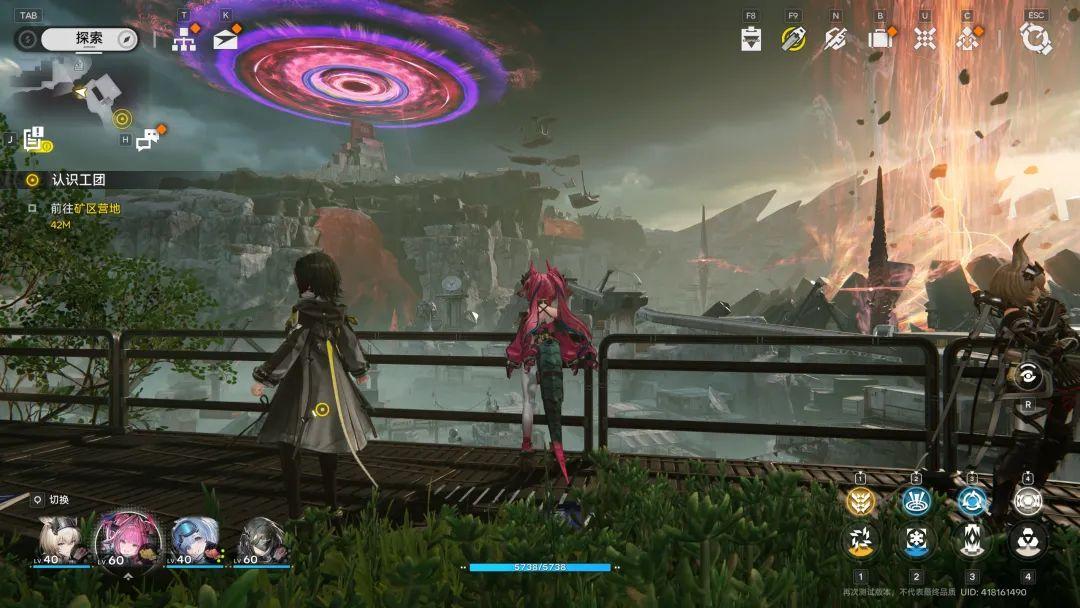1080x608 pixels.
Task: Switch to the blue-haired operator portrait
Action: tap(190, 540)
